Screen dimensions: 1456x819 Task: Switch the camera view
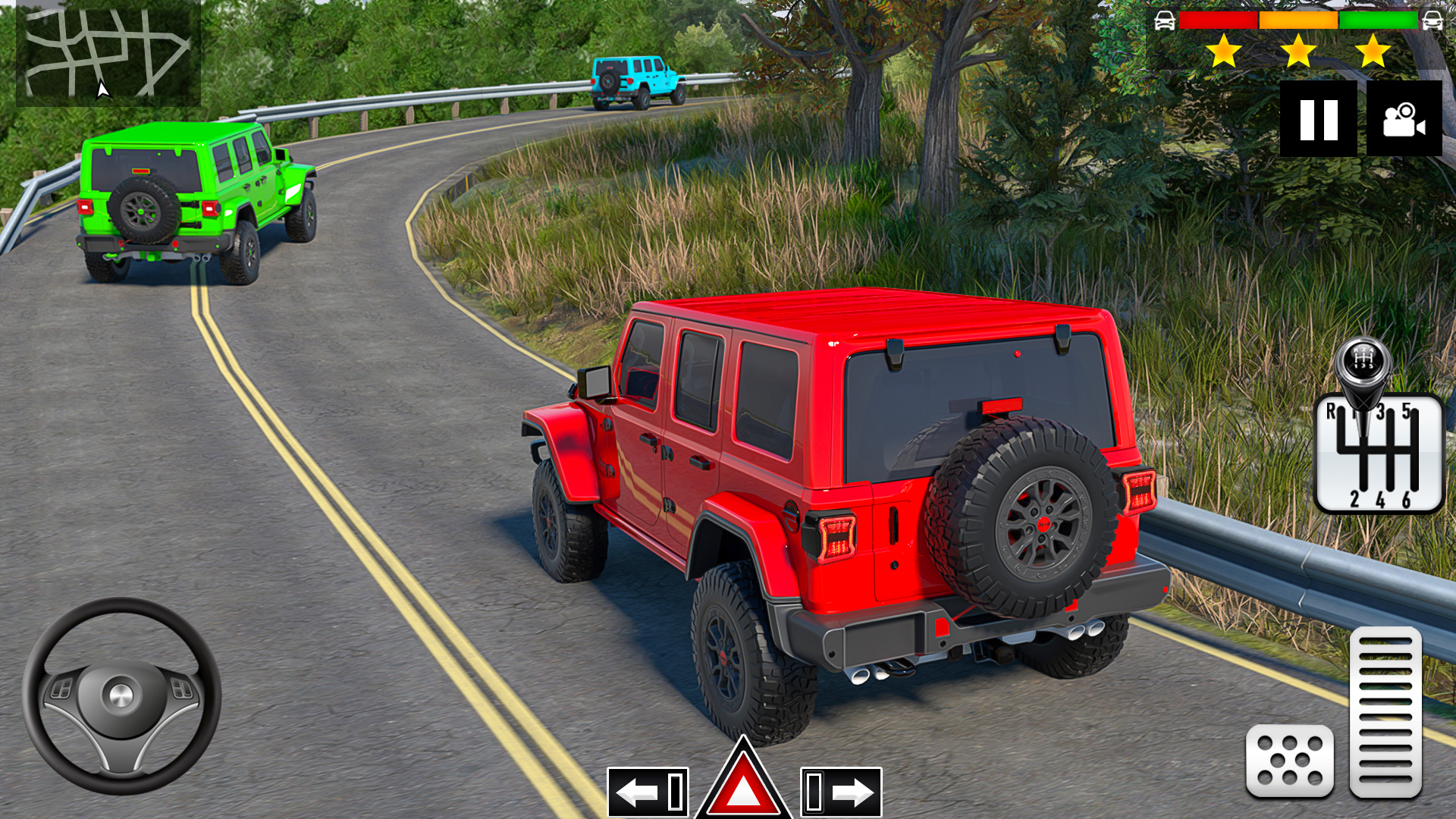1404,118
